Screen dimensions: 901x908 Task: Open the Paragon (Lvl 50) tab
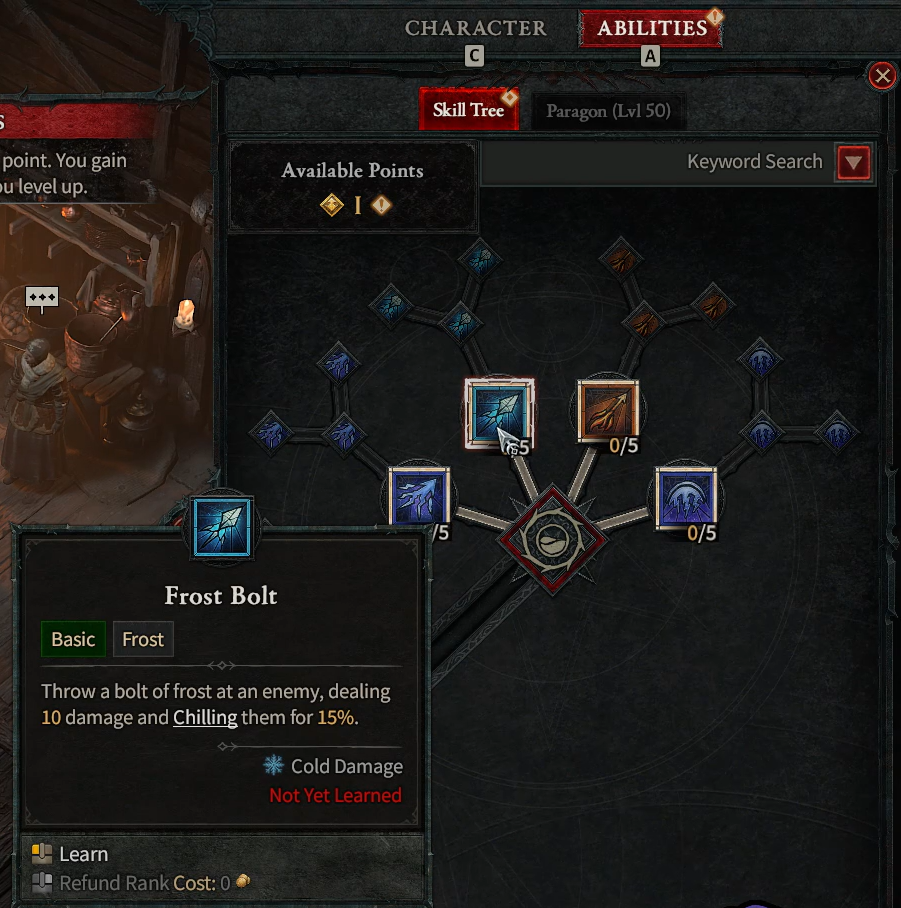(608, 111)
